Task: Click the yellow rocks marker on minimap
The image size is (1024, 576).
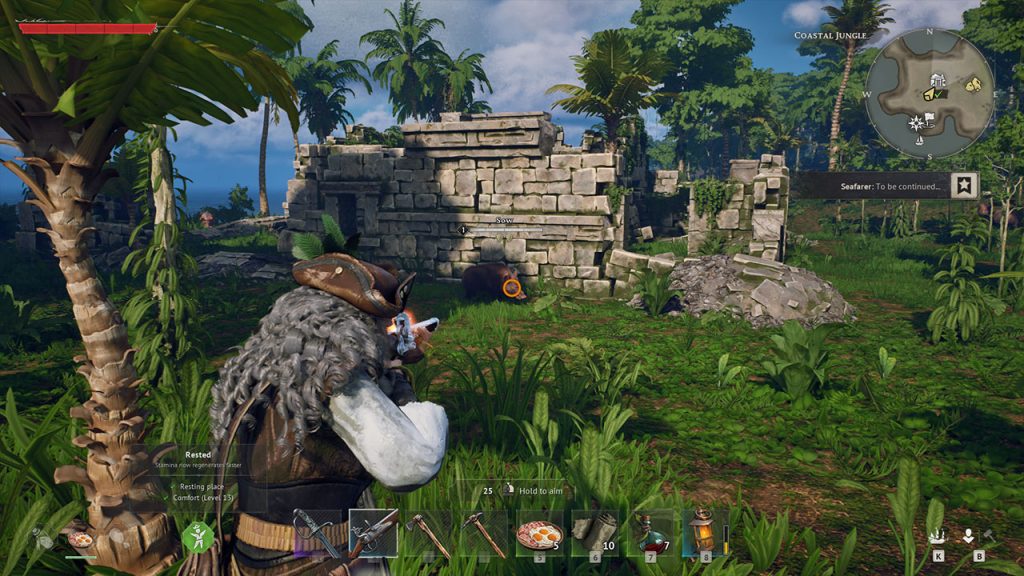Action: 971,86
